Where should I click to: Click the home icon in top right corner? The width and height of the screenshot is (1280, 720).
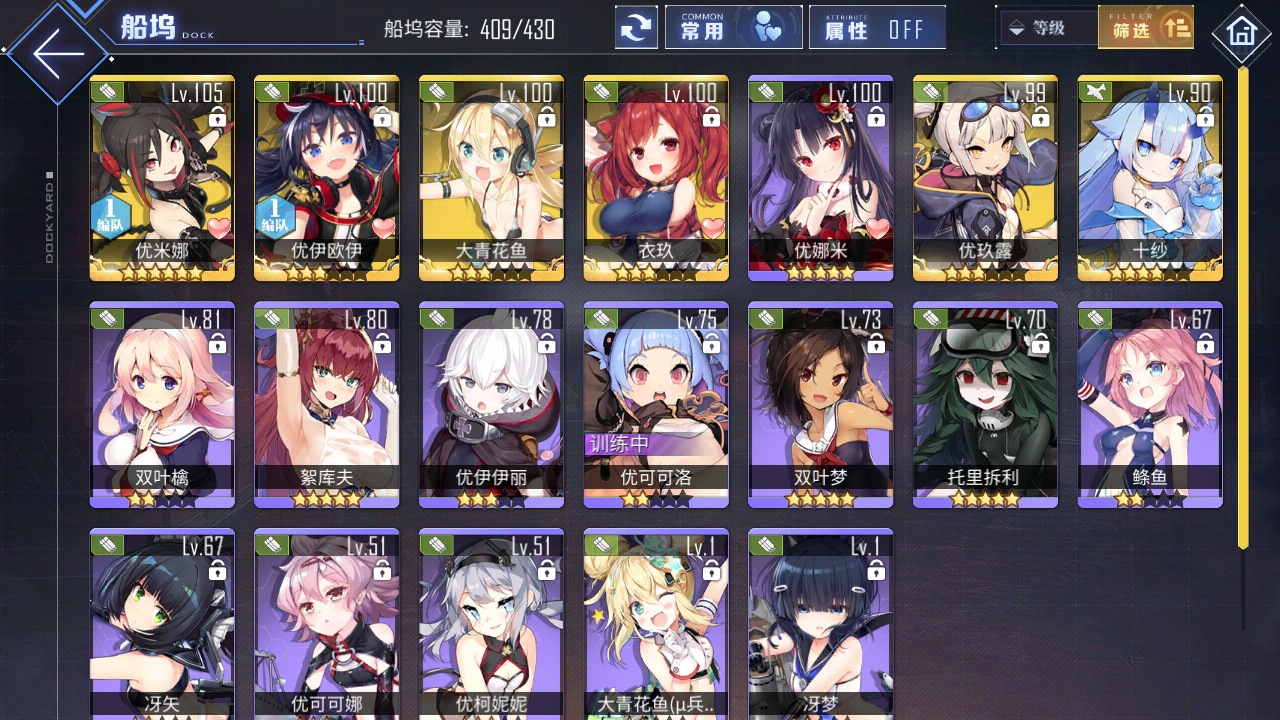coord(1240,33)
